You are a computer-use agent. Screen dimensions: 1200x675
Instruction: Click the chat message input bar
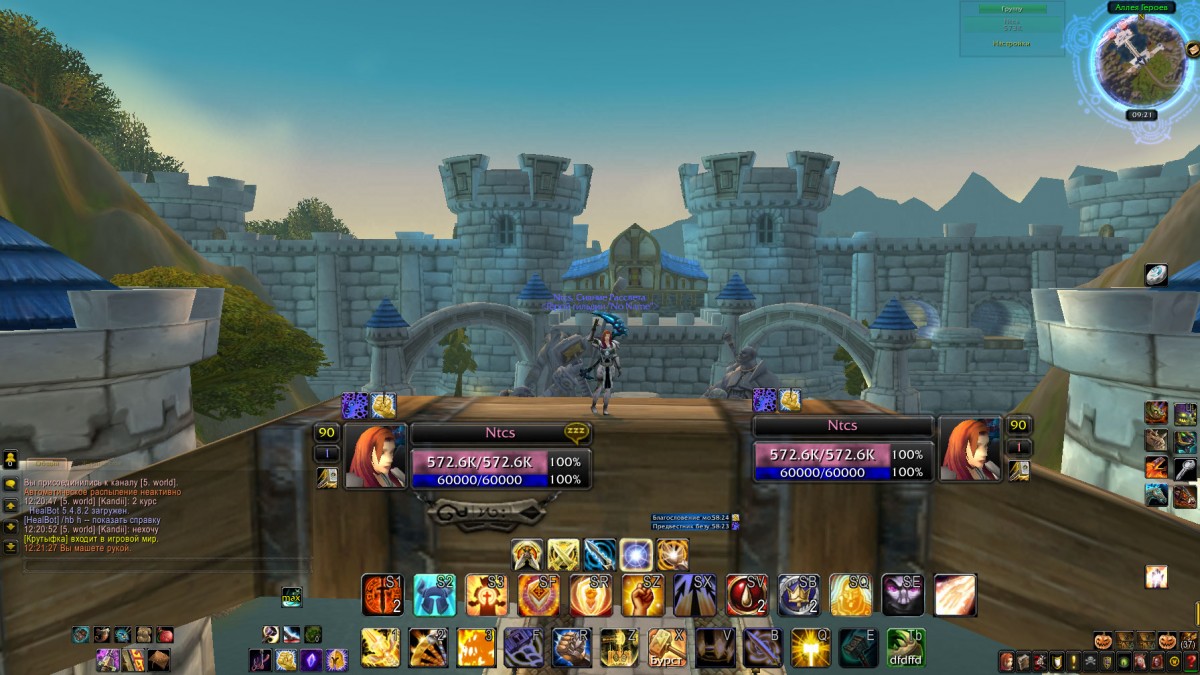pos(165,565)
